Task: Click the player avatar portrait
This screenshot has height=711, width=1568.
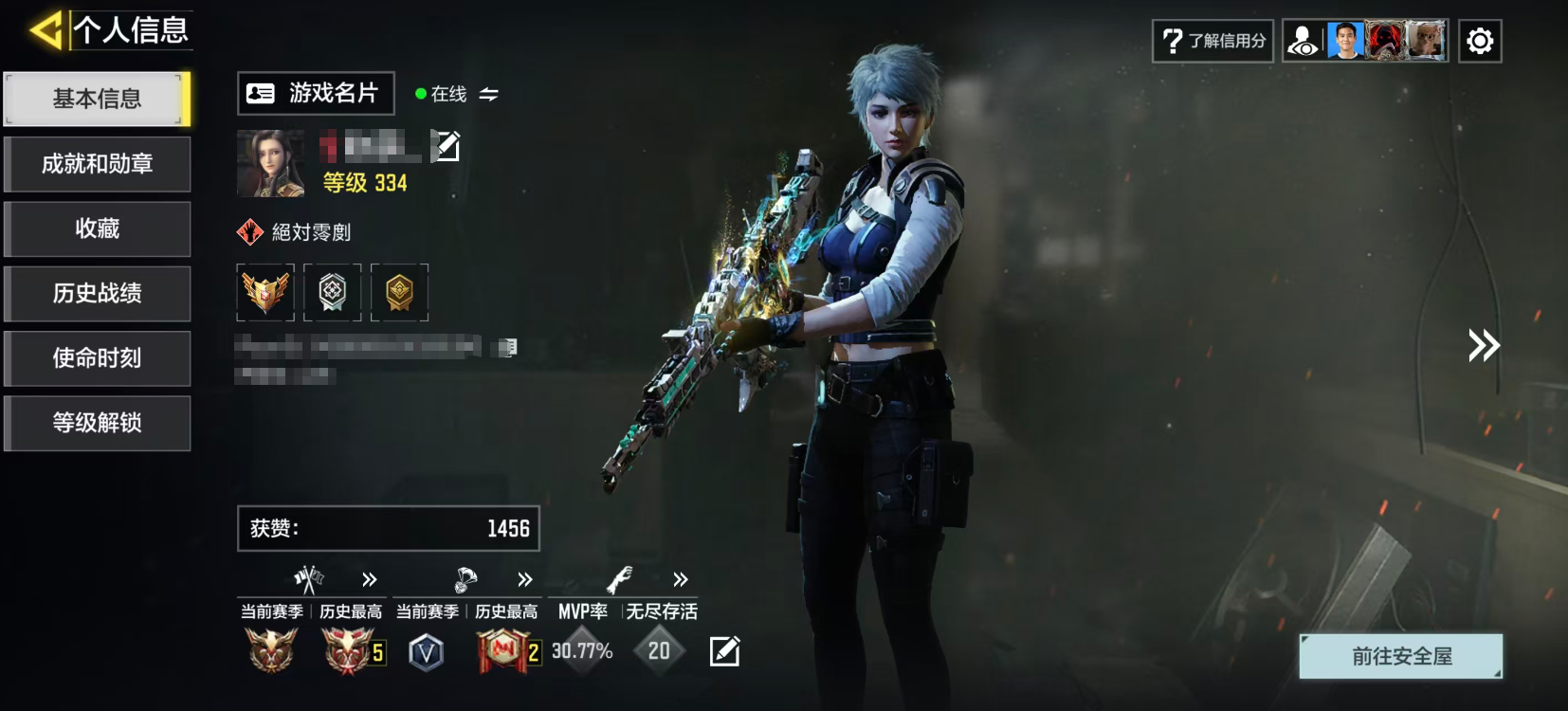Action: click(270, 163)
